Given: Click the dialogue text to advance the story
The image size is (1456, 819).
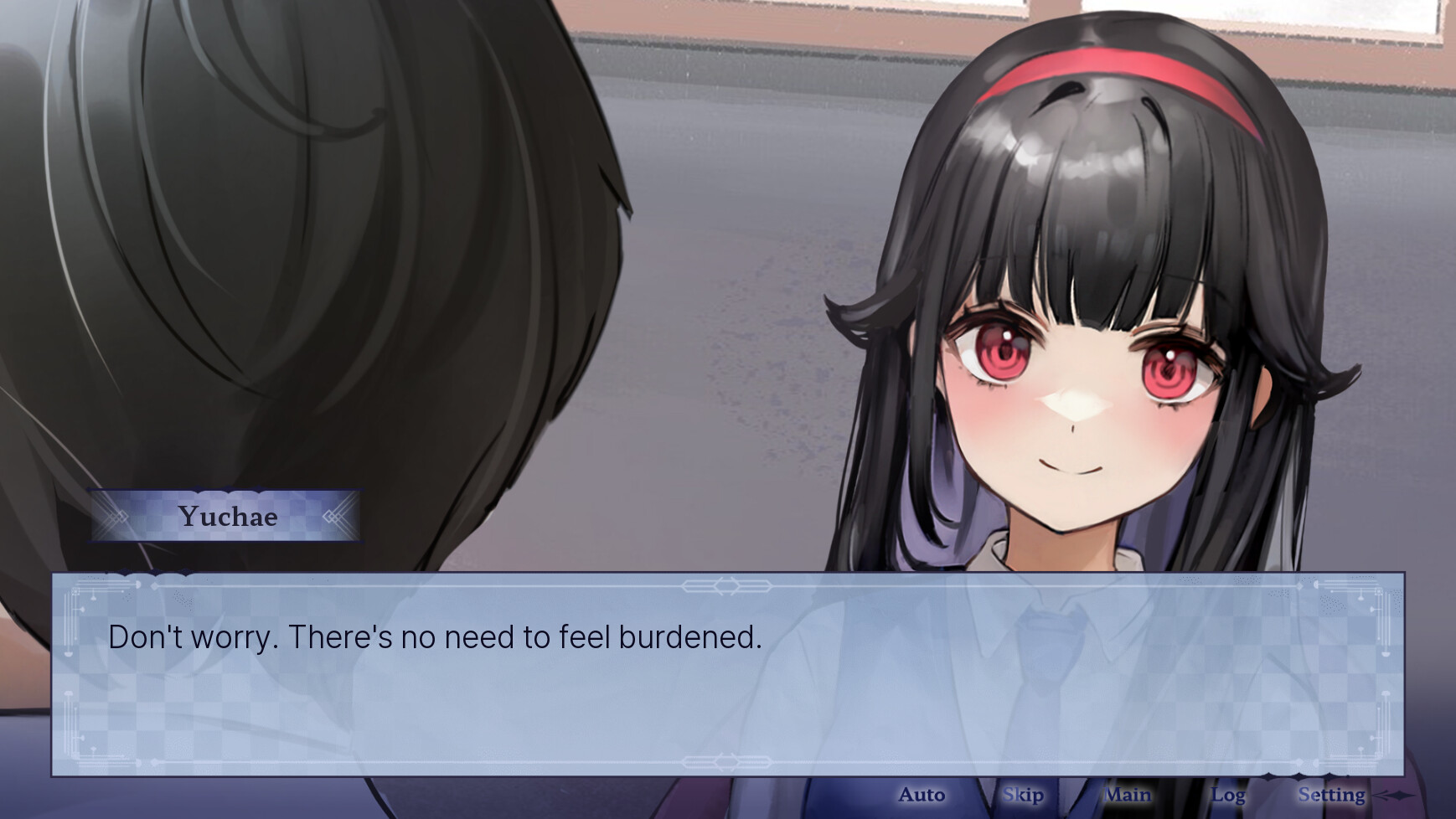Looking at the screenshot, I should tap(435, 637).
